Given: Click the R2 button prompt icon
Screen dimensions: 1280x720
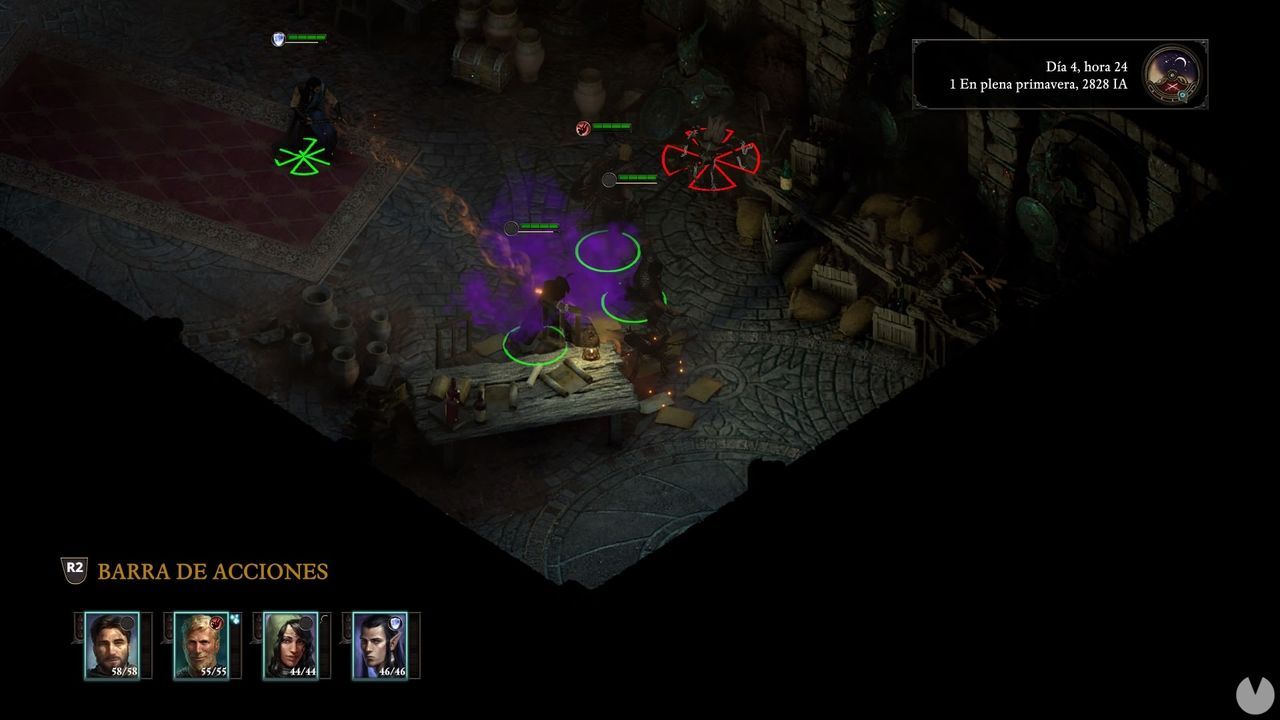Looking at the screenshot, I should click(x=73, y=572).
